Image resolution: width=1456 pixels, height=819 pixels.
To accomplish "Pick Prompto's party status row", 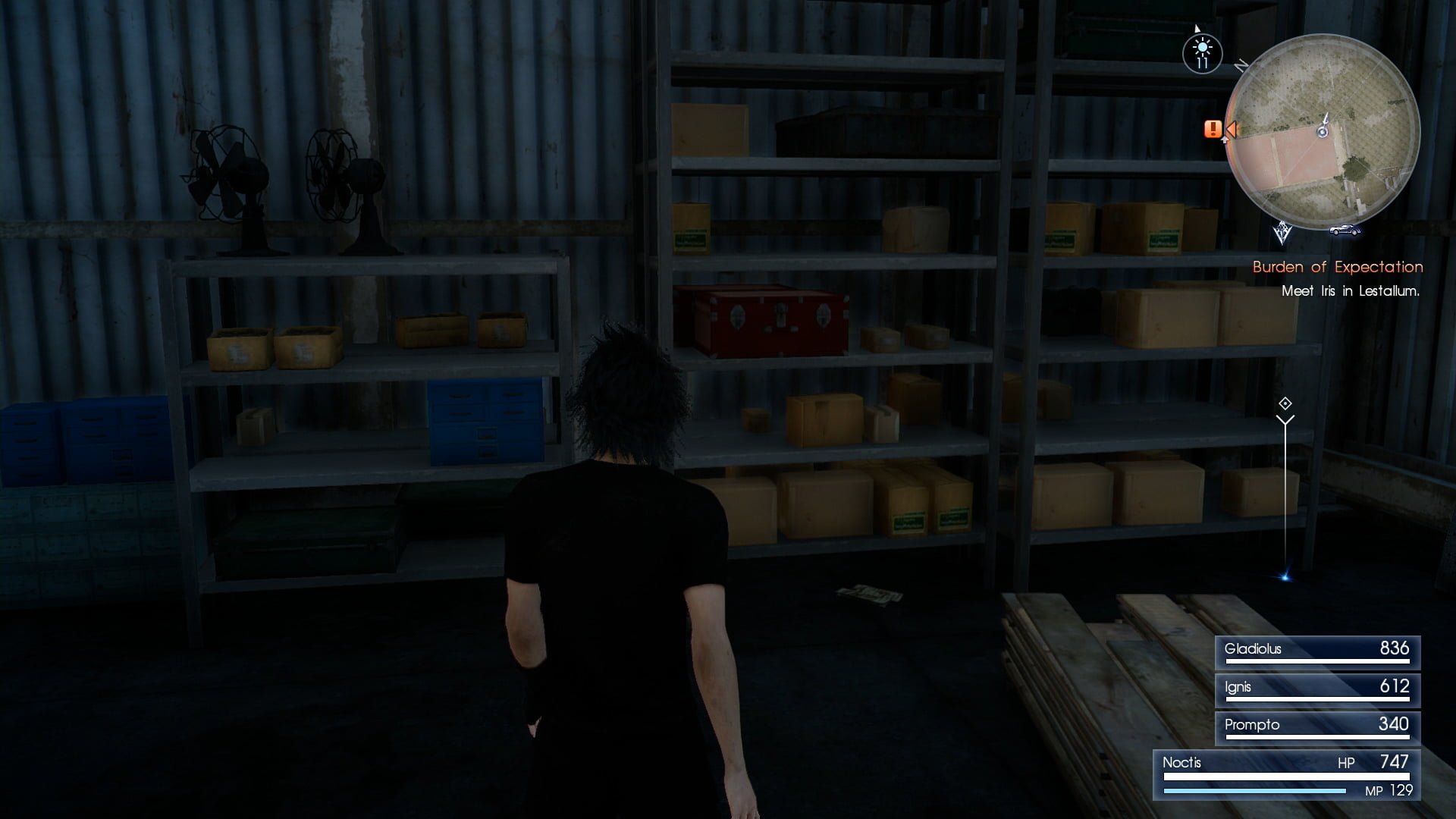I will click(1317, 727).
